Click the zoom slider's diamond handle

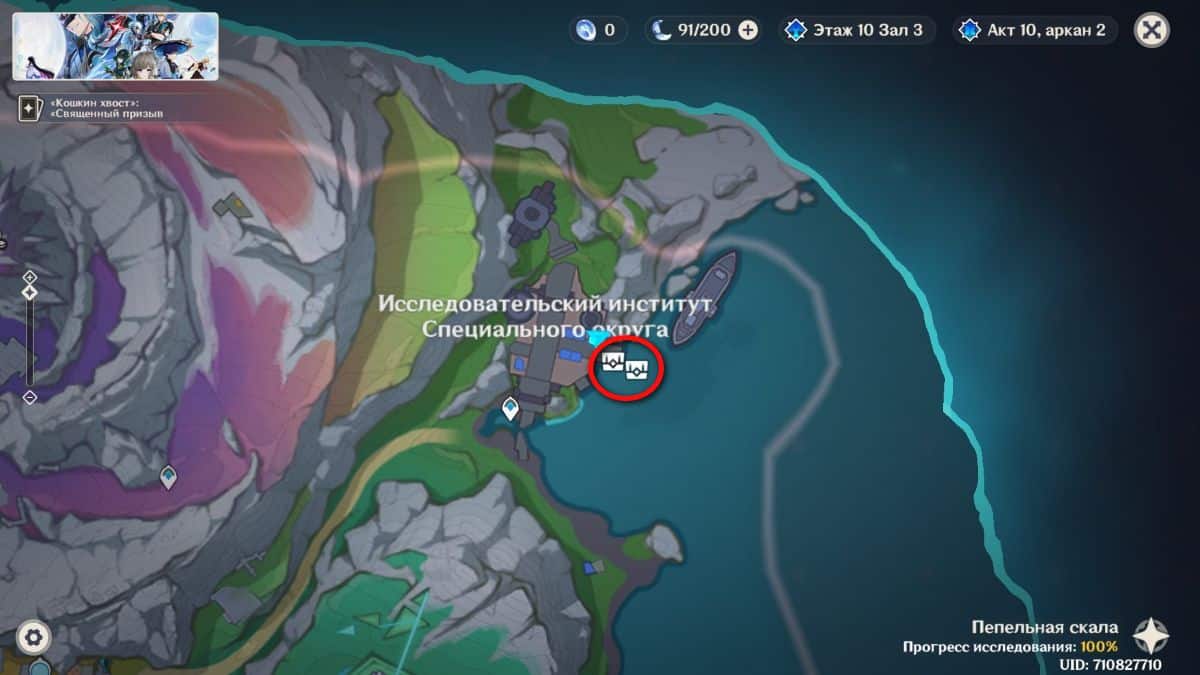tap(30, 292)
